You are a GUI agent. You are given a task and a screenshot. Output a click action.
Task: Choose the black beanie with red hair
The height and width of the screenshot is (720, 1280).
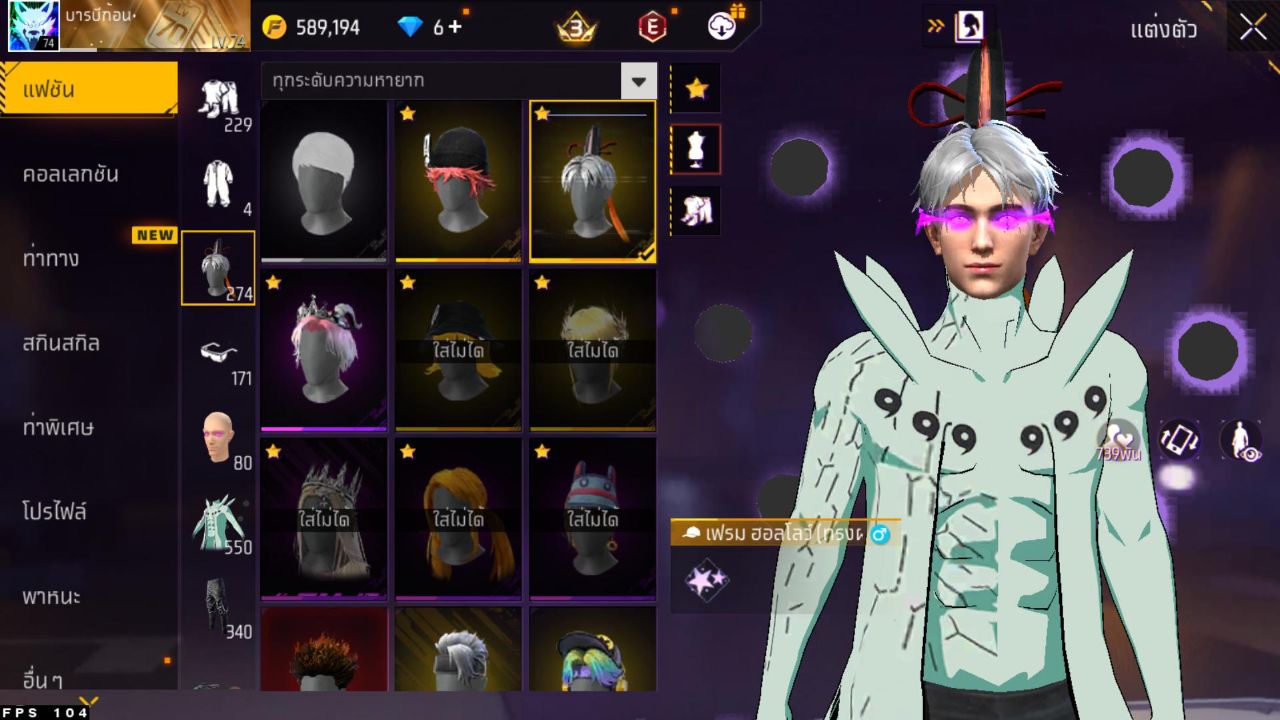tap(458, 180)
